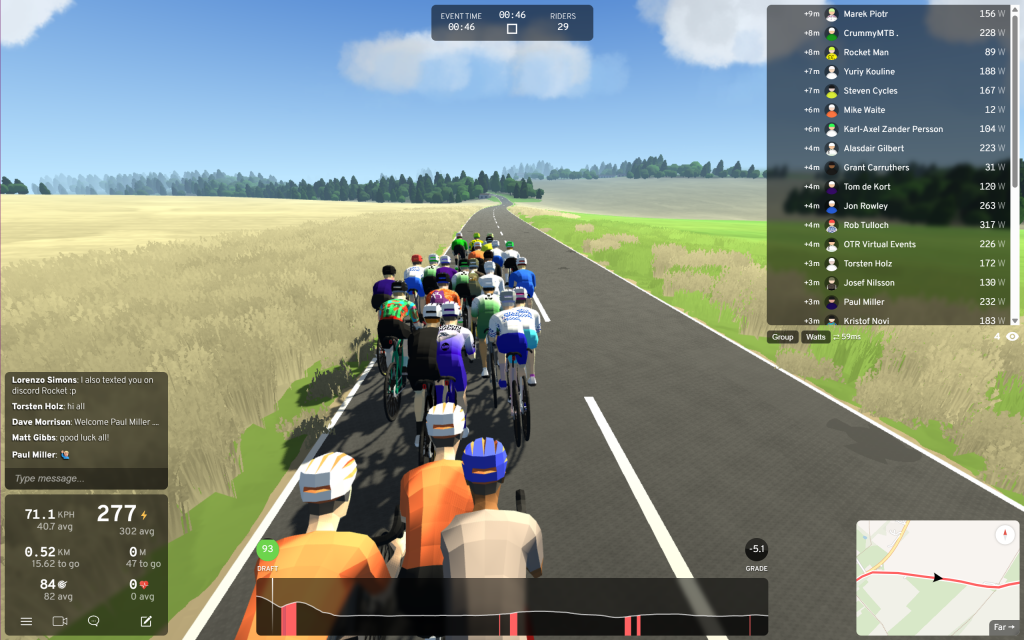Click the elevation profile bar
The height and width of the screenshot is (640, 1024).
(x=511, y=606)
